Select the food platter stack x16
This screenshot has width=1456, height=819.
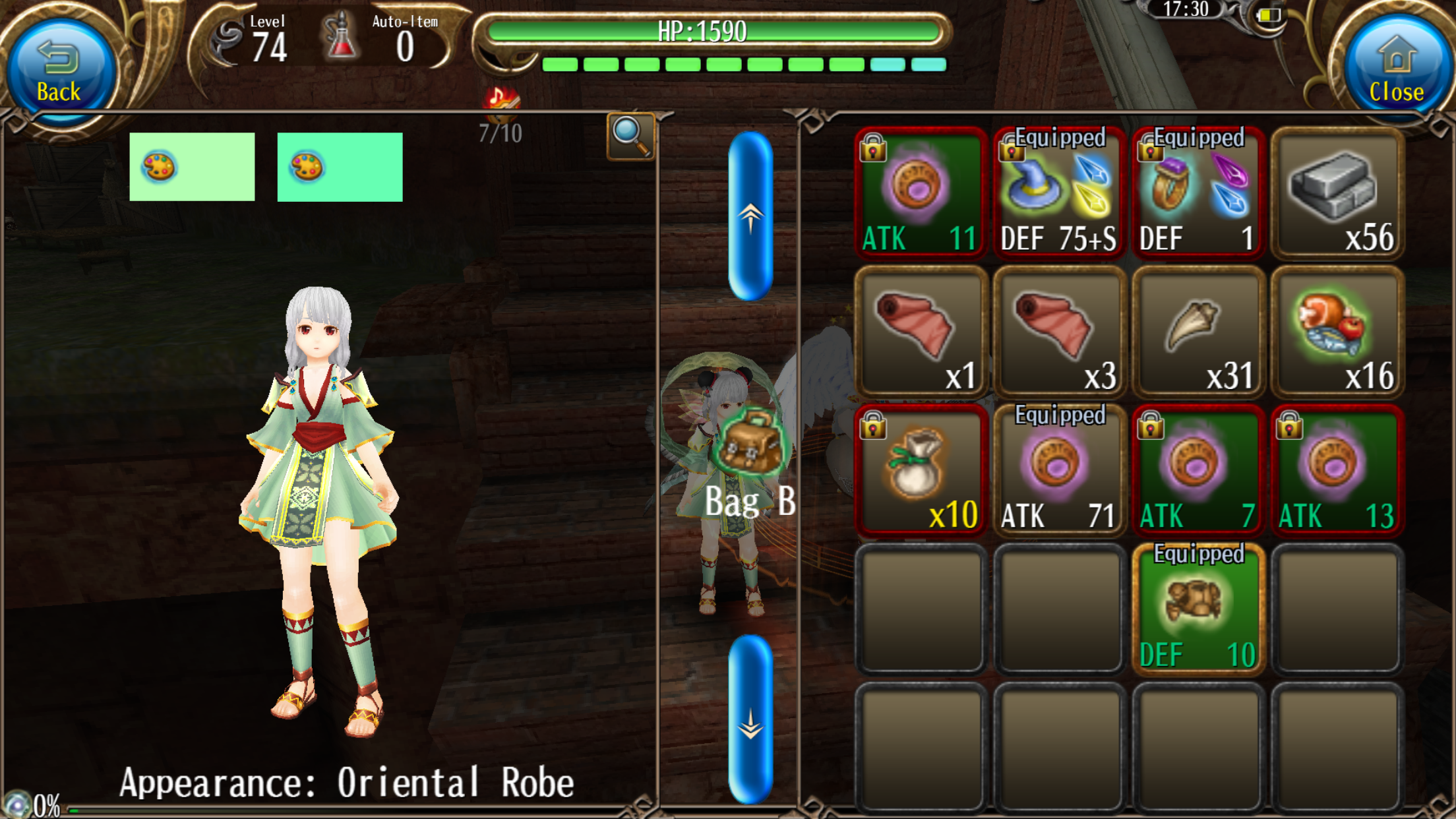click(1337, 331)
